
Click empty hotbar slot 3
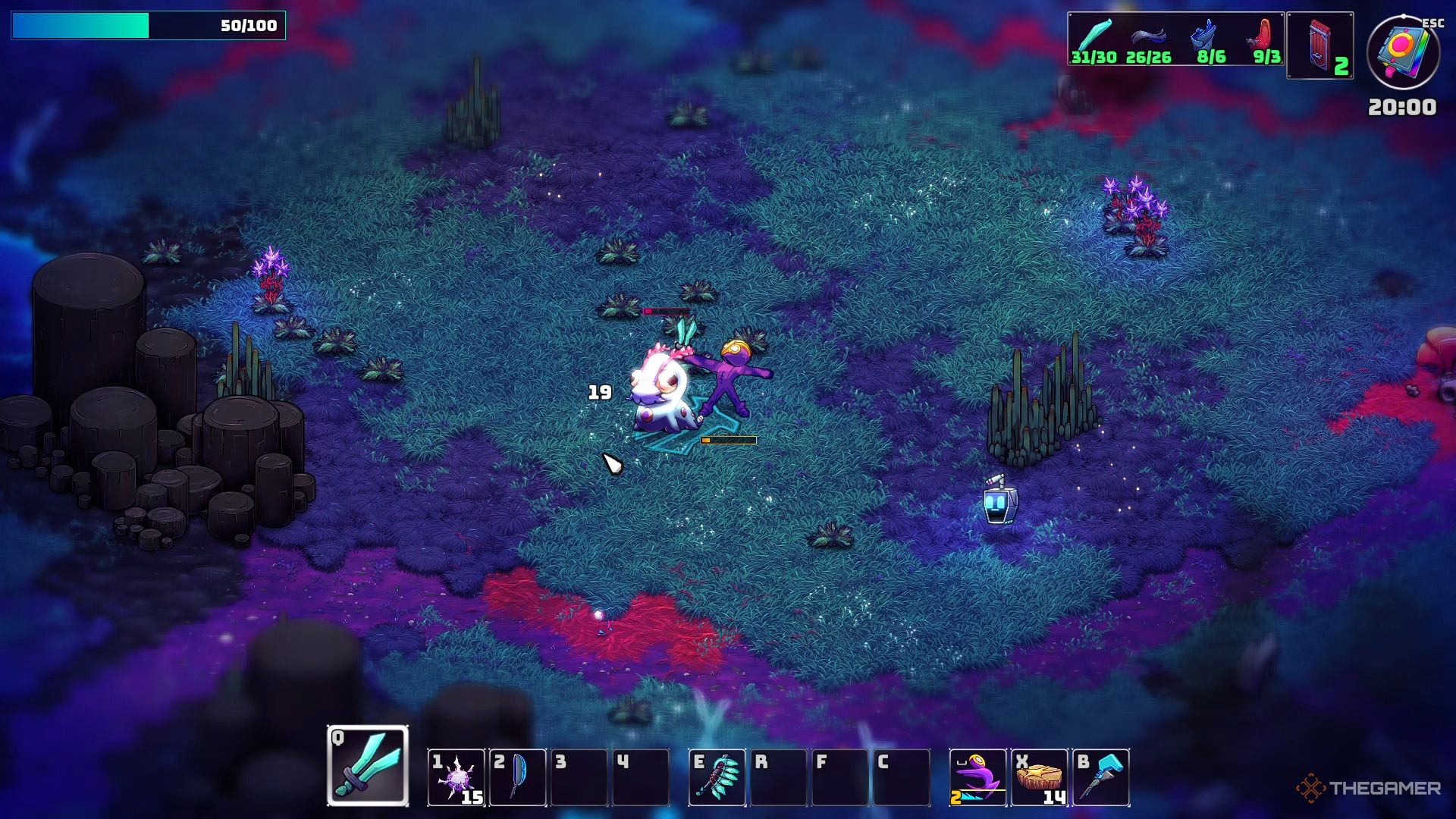579,778
